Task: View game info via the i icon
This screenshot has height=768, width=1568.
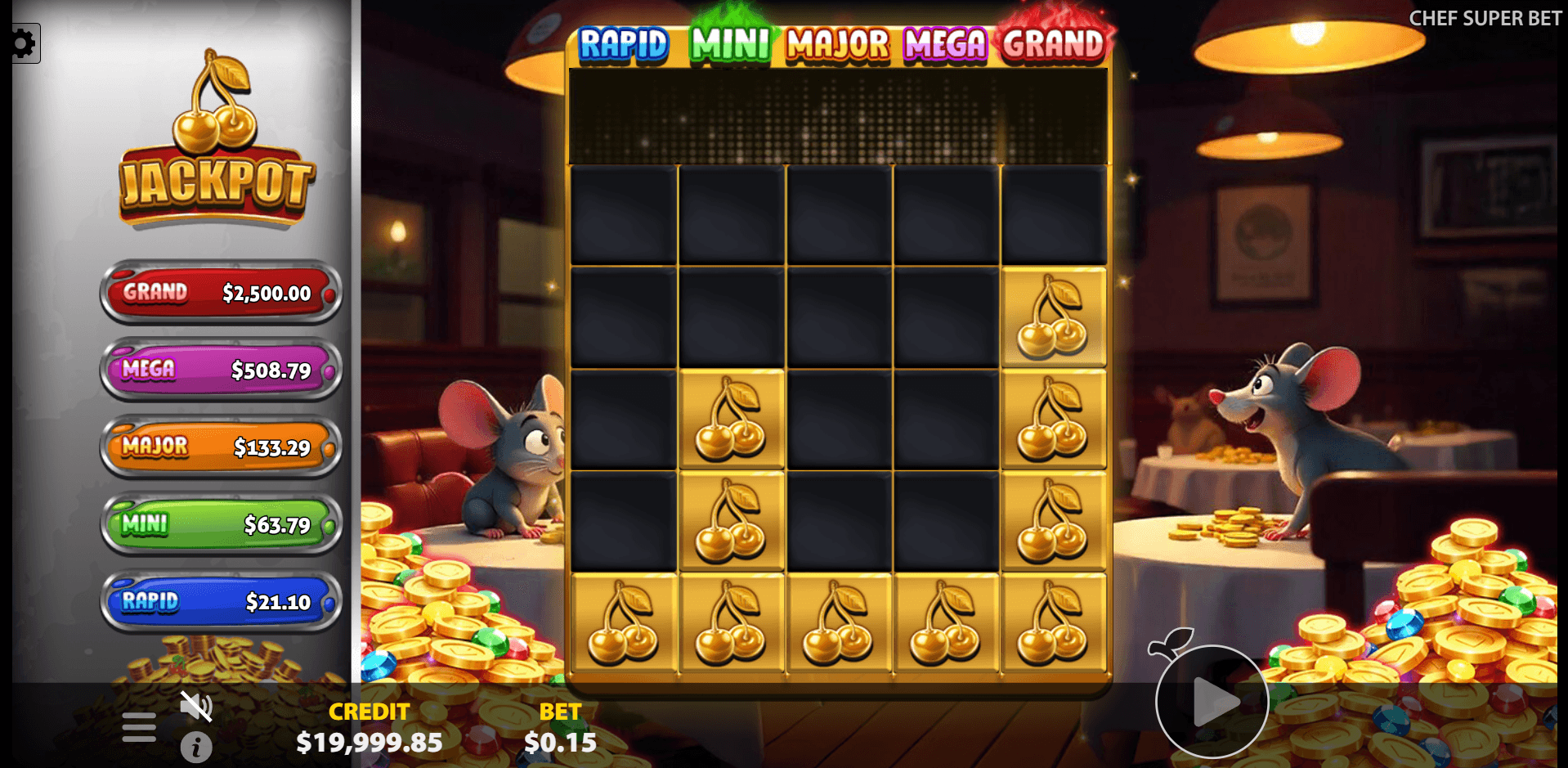Action: [196, 747]
